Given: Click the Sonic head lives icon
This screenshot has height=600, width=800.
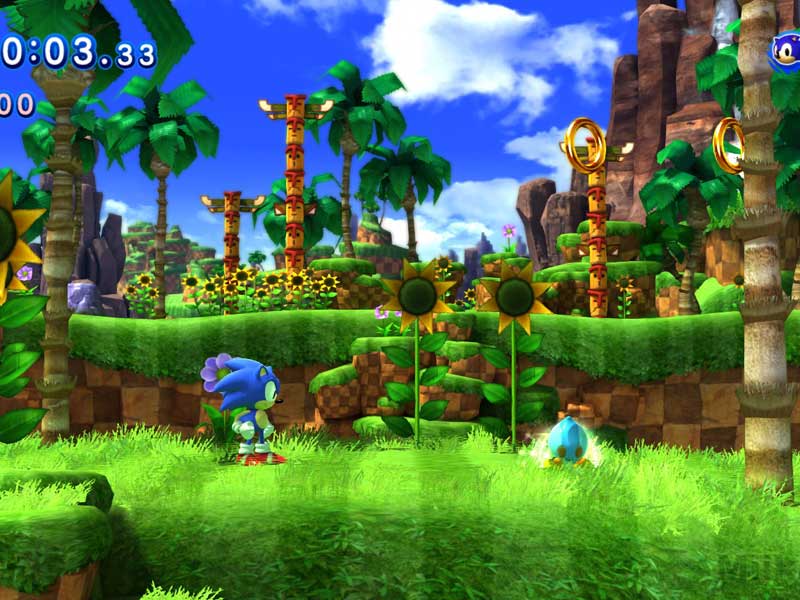Looking at the screenshot, I should coord(786,52).
